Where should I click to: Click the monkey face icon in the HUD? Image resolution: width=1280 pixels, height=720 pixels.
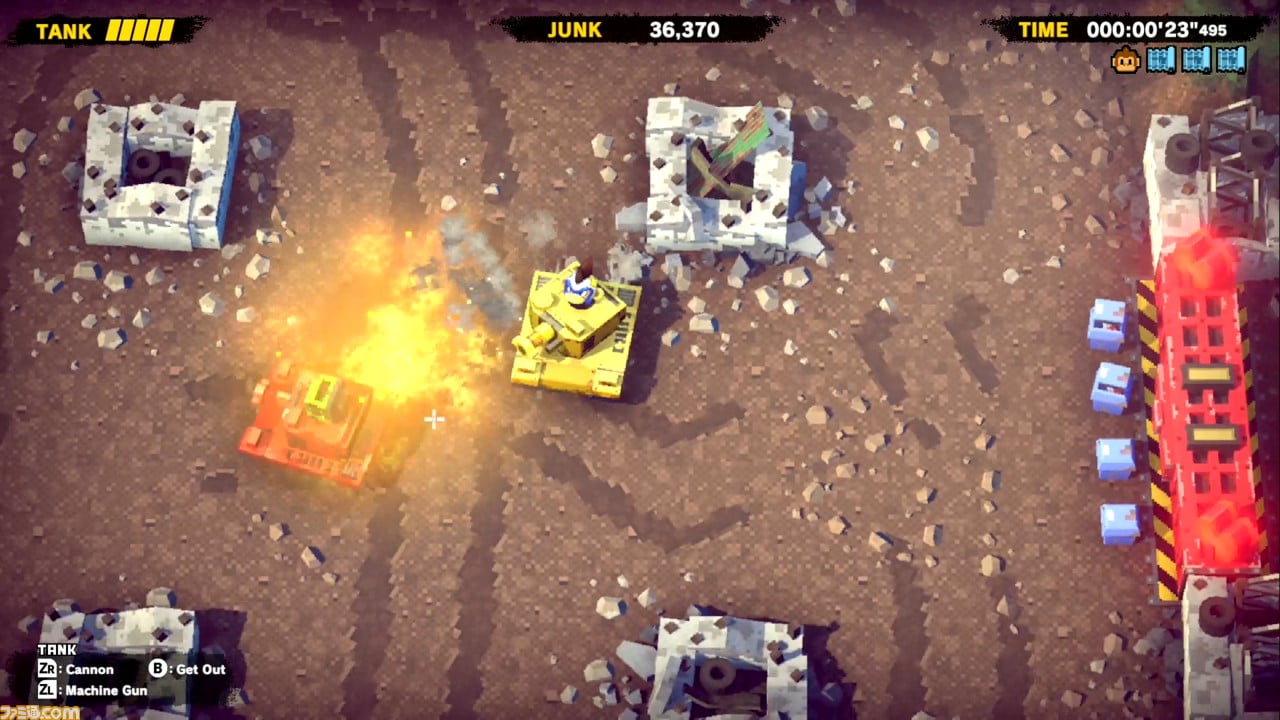[1127, 58]
